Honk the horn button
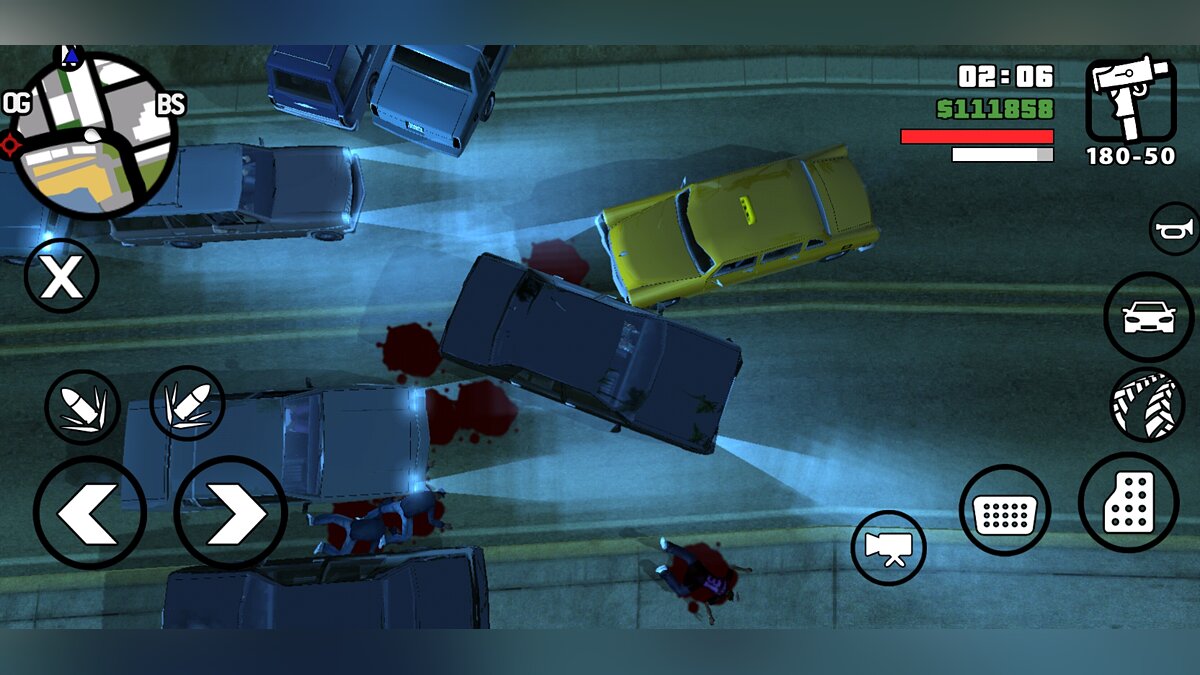The height and width of the screenshot is (675, 1200). click(1174, 230)
